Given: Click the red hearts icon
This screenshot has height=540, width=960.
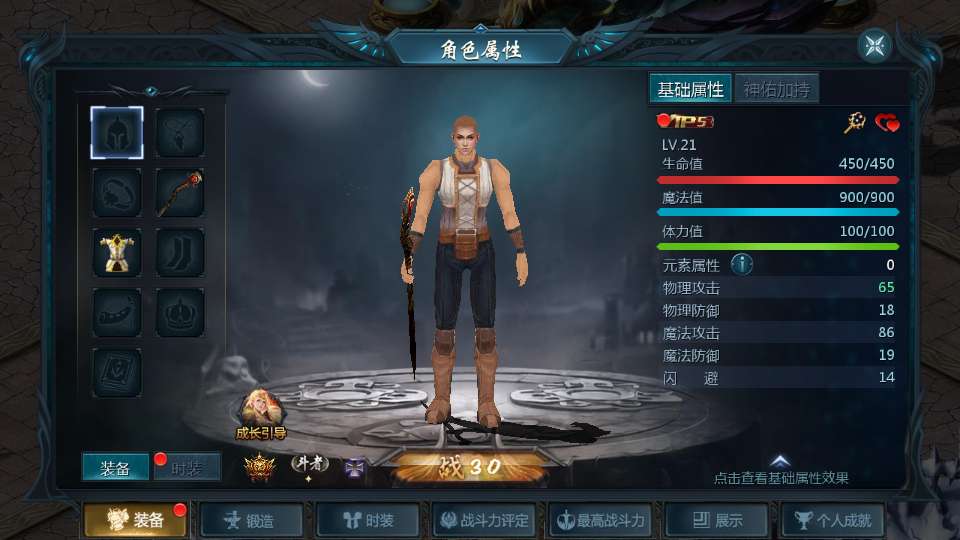Looking at the screenshot, I should coord(887,123).
